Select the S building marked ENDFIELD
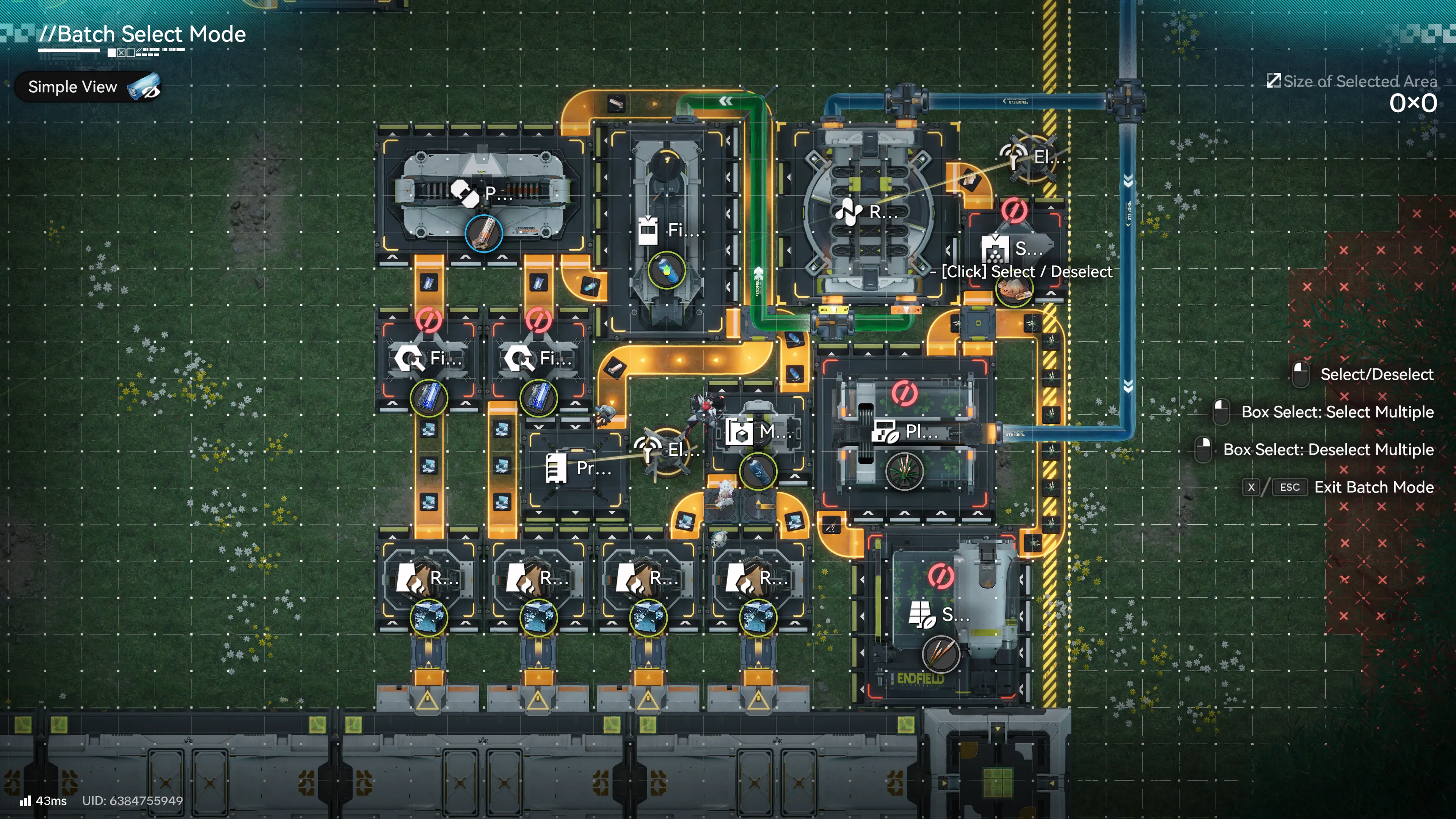 pyautogui.click(x=940, y=614)
